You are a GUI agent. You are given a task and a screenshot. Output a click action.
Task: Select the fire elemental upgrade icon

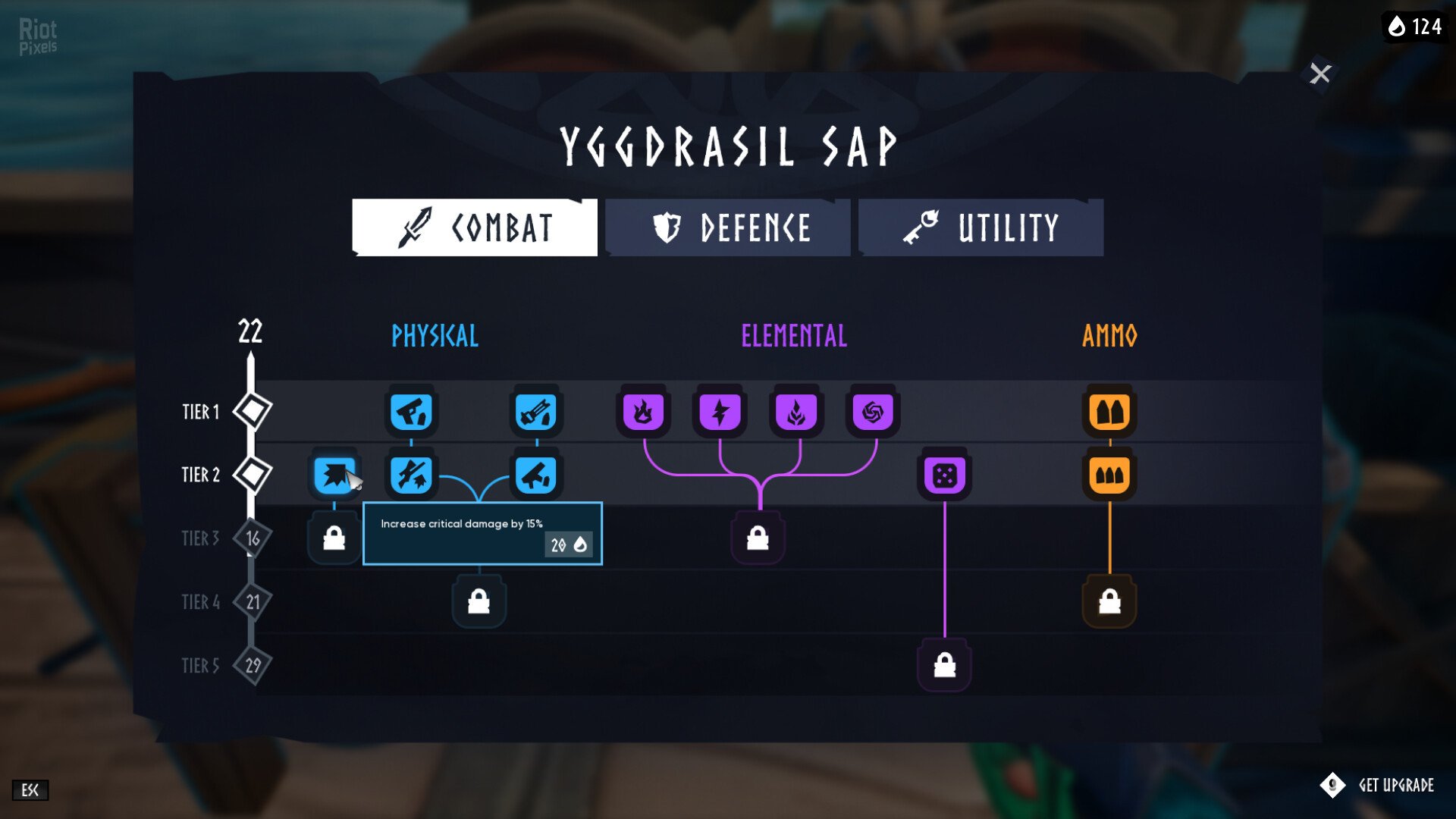[643, 412]
